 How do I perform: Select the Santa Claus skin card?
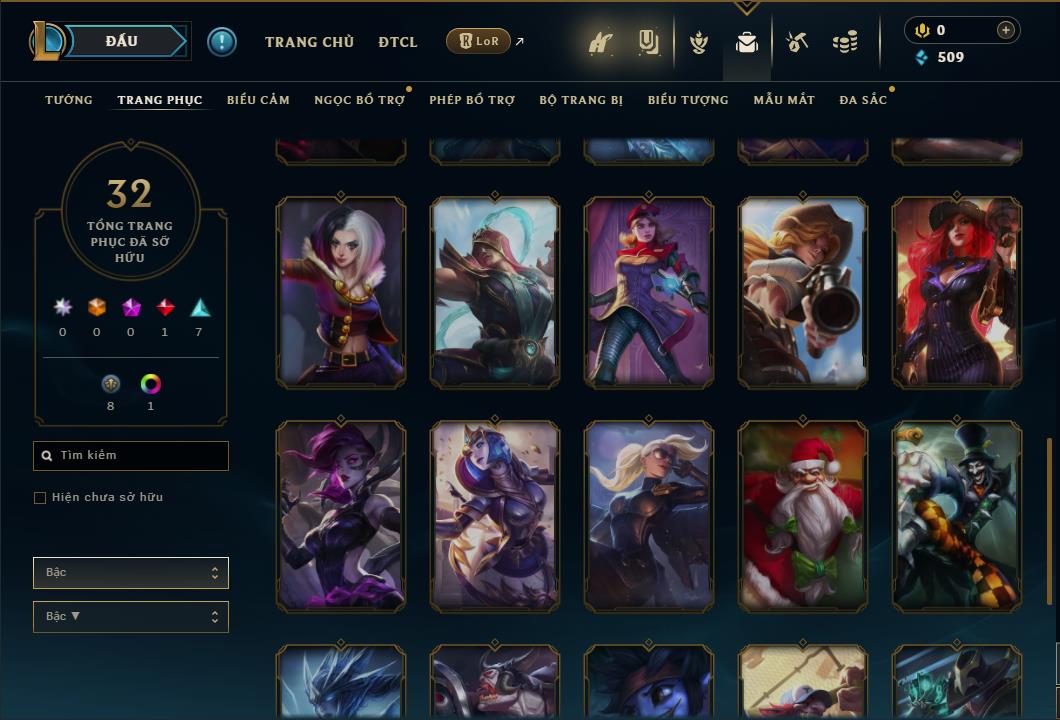(803, 516)
